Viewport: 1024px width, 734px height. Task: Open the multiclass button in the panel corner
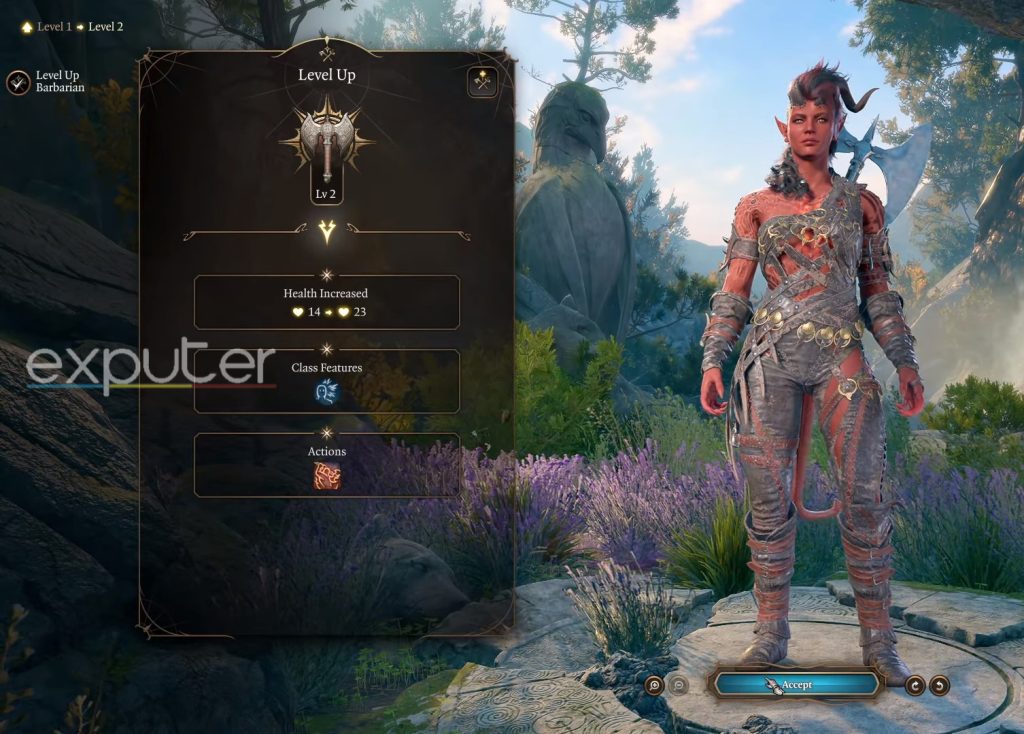(482, 81)
